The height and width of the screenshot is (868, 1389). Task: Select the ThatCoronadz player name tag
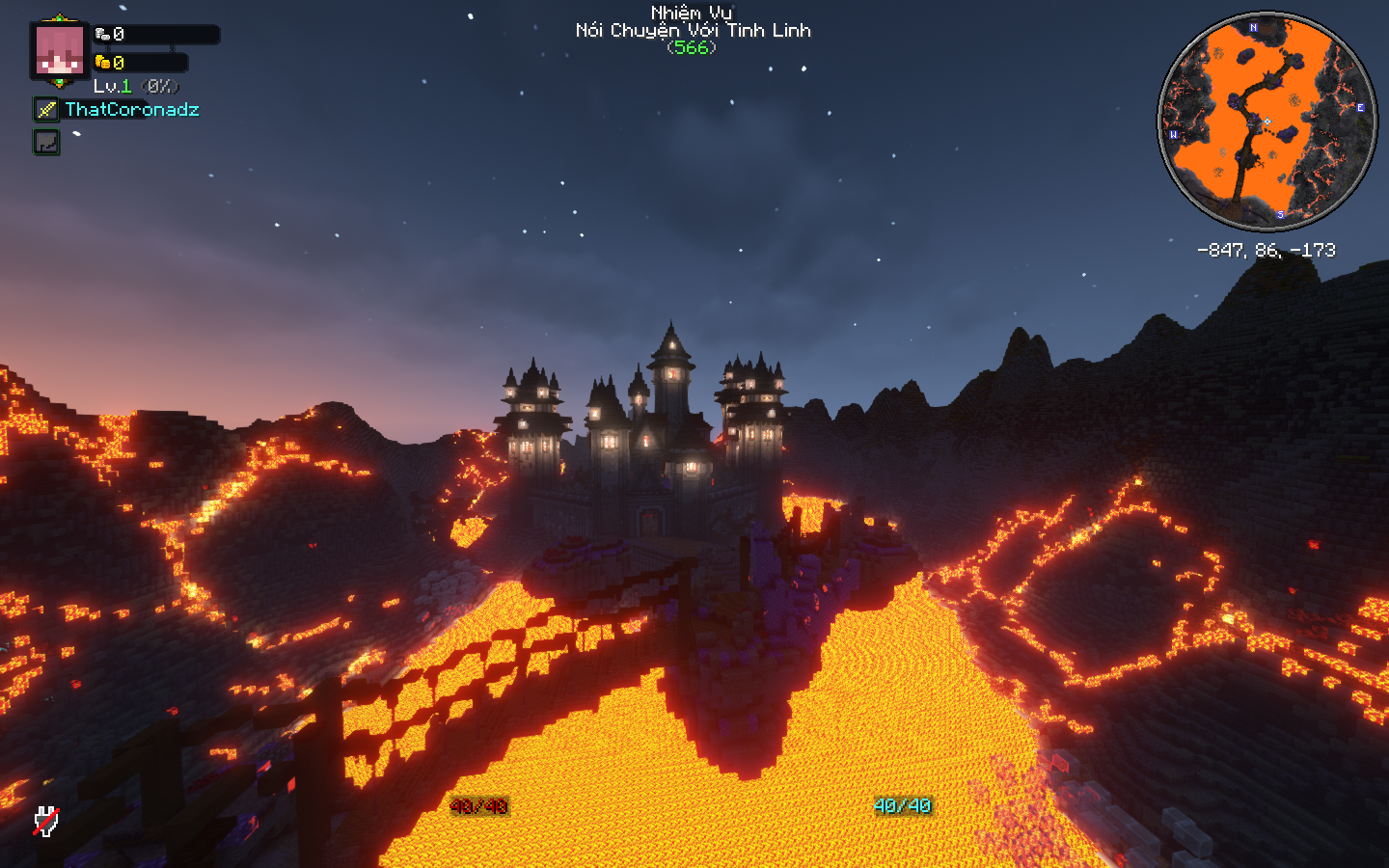(x=132, y=110)
